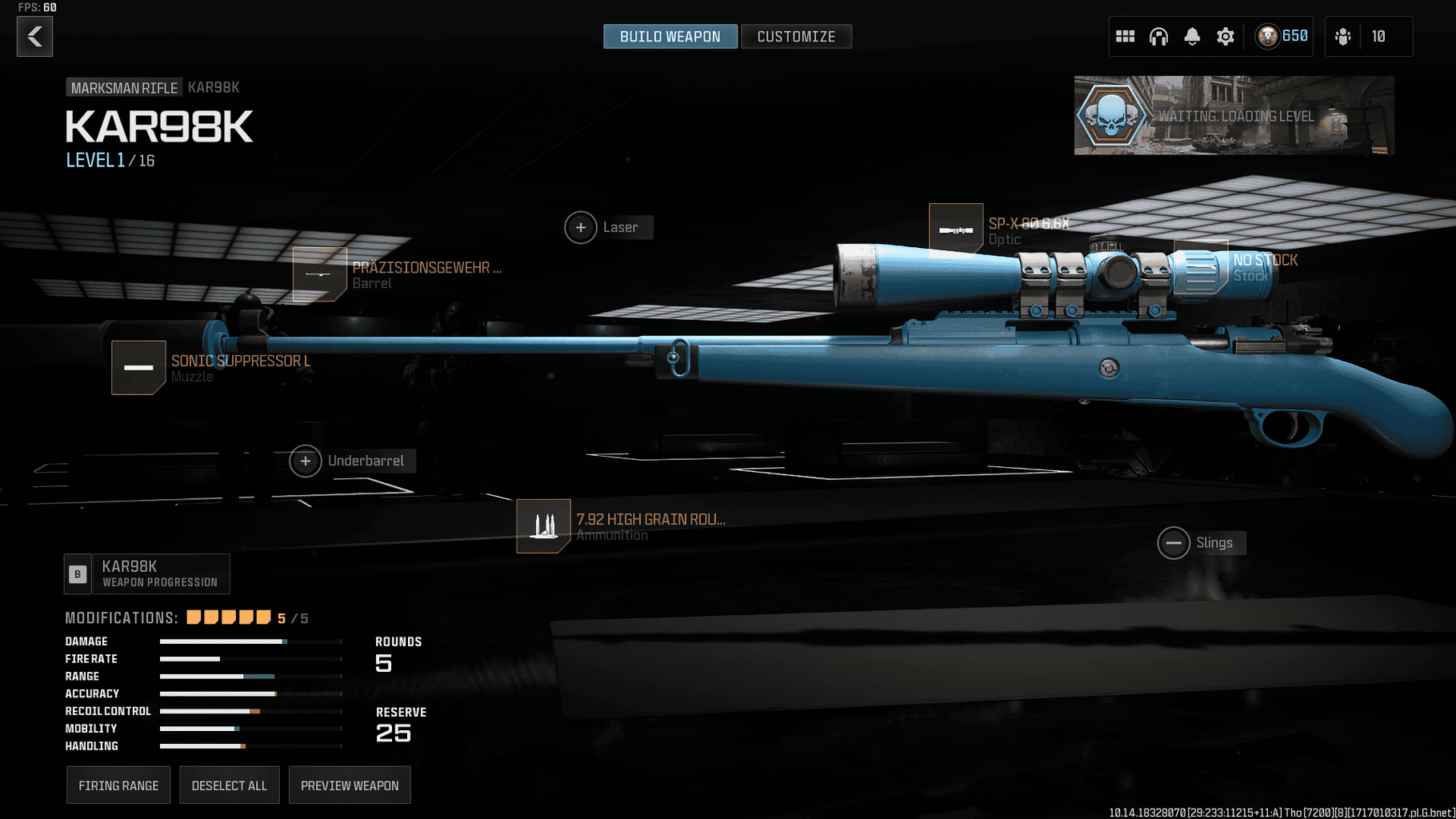Go back using the arrow button
This screenshot has width=1456, height=819.
pos(34,37)
